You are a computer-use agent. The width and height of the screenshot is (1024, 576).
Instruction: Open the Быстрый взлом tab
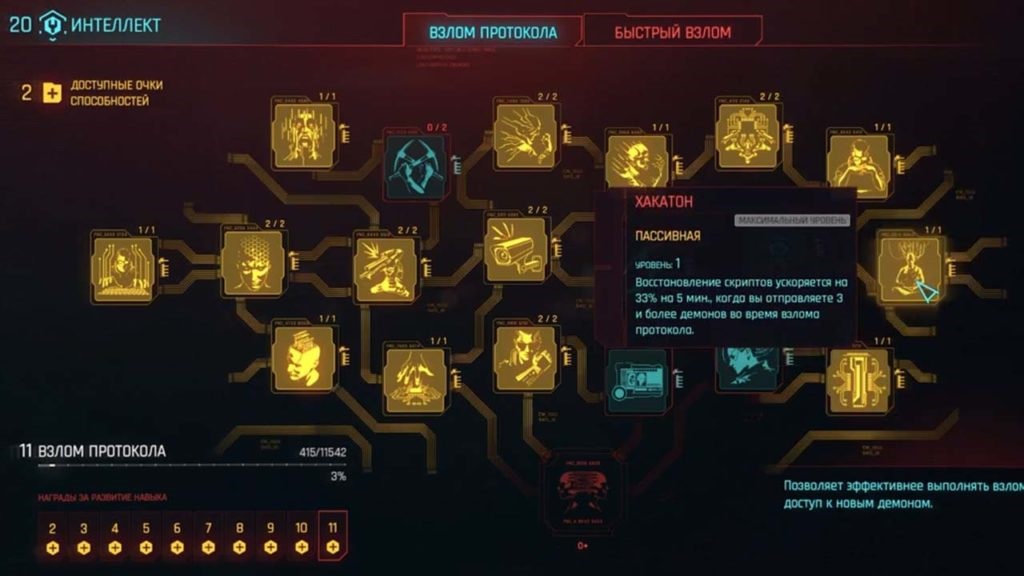672,32
